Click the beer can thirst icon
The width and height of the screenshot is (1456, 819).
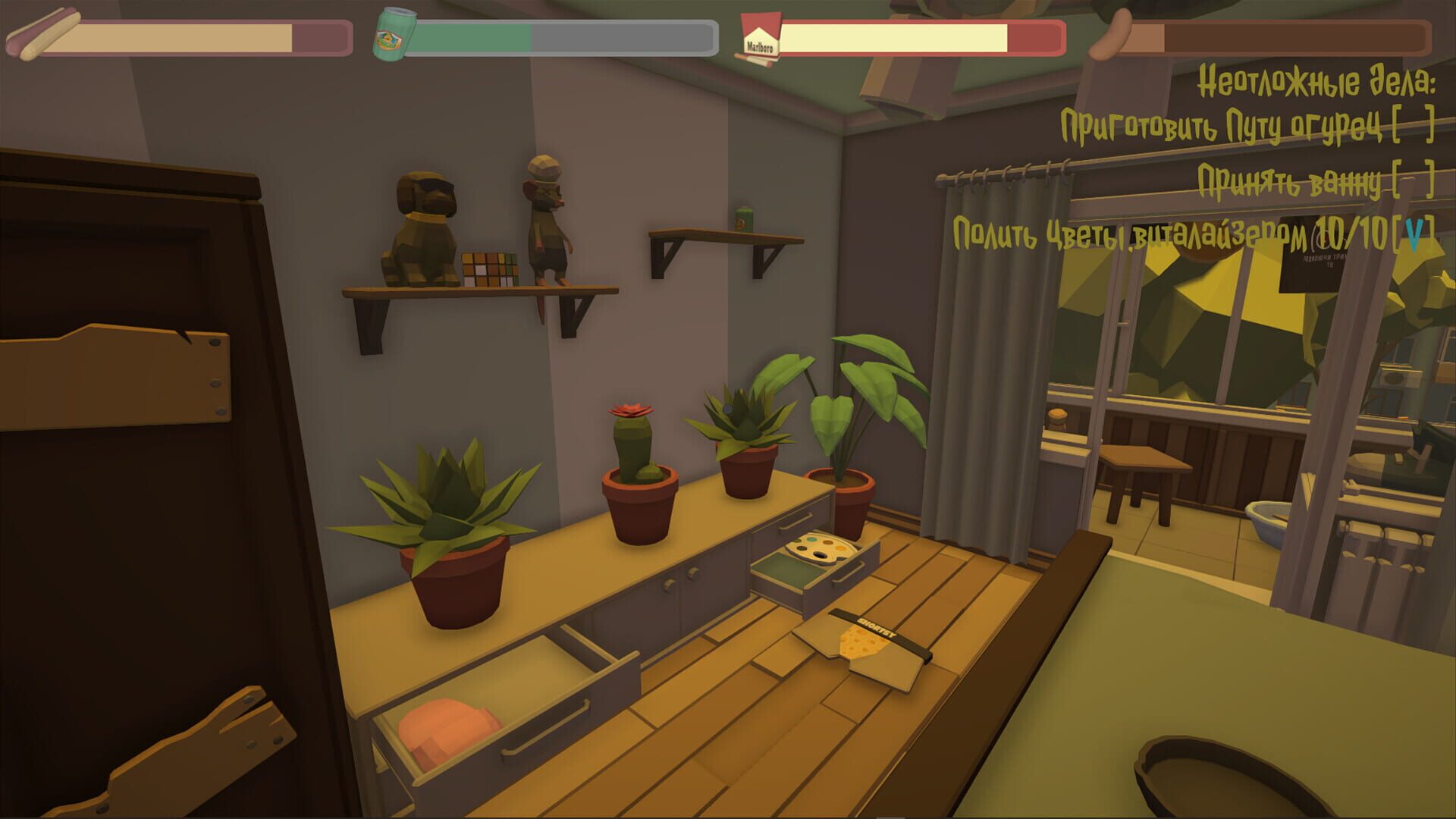394,34
